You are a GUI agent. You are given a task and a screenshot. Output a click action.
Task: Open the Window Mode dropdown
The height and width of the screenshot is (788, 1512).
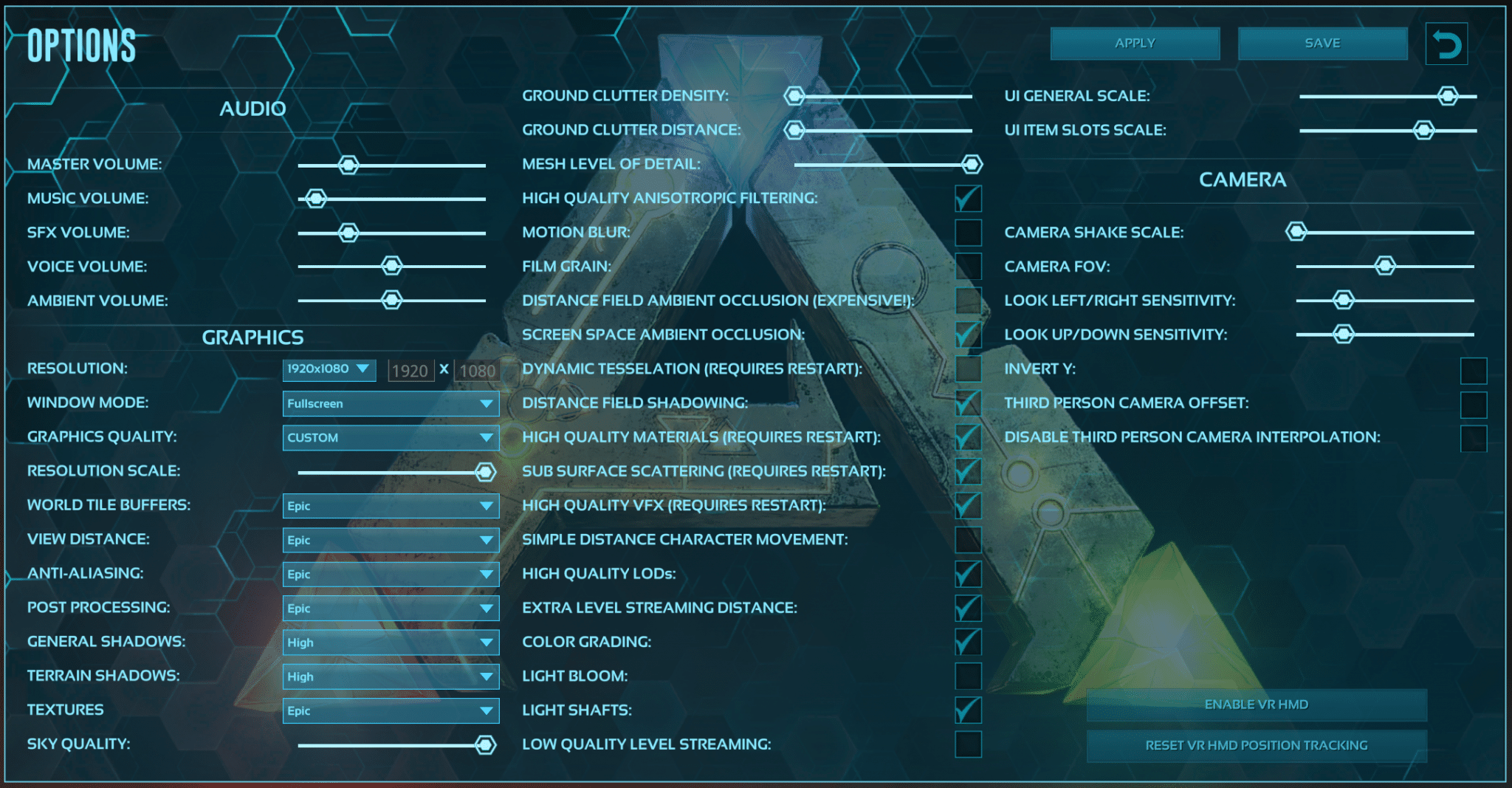(x=391, y=403)
